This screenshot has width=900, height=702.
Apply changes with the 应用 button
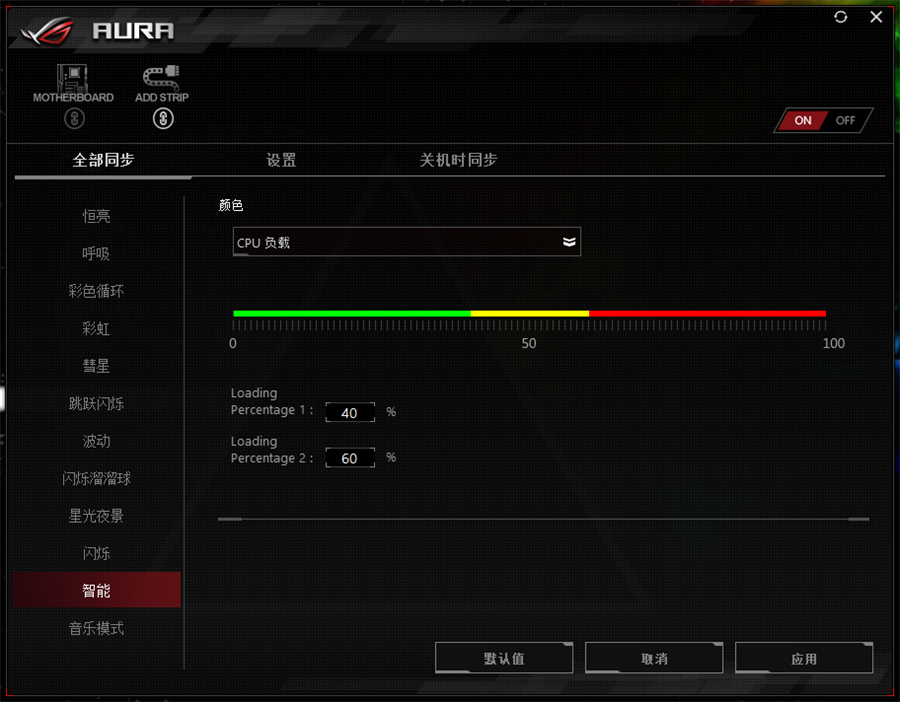804,659
